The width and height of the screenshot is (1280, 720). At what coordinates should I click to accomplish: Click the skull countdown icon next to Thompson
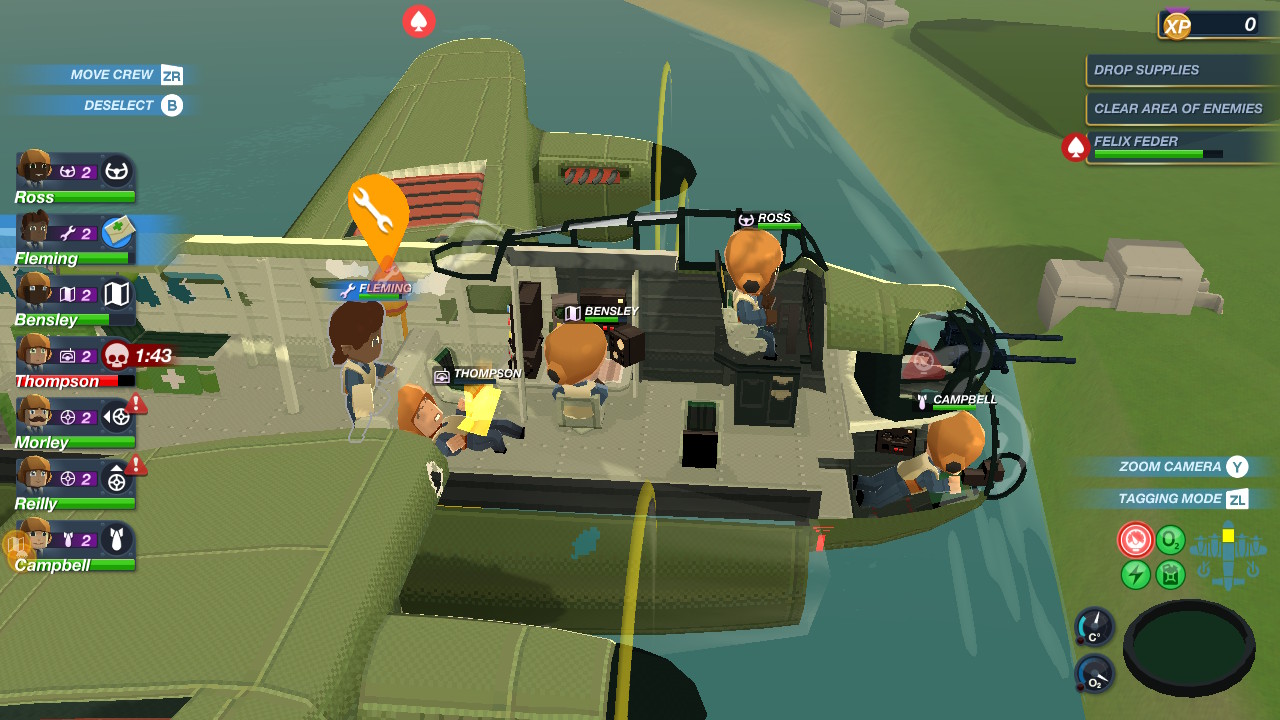tap(117, 355)
